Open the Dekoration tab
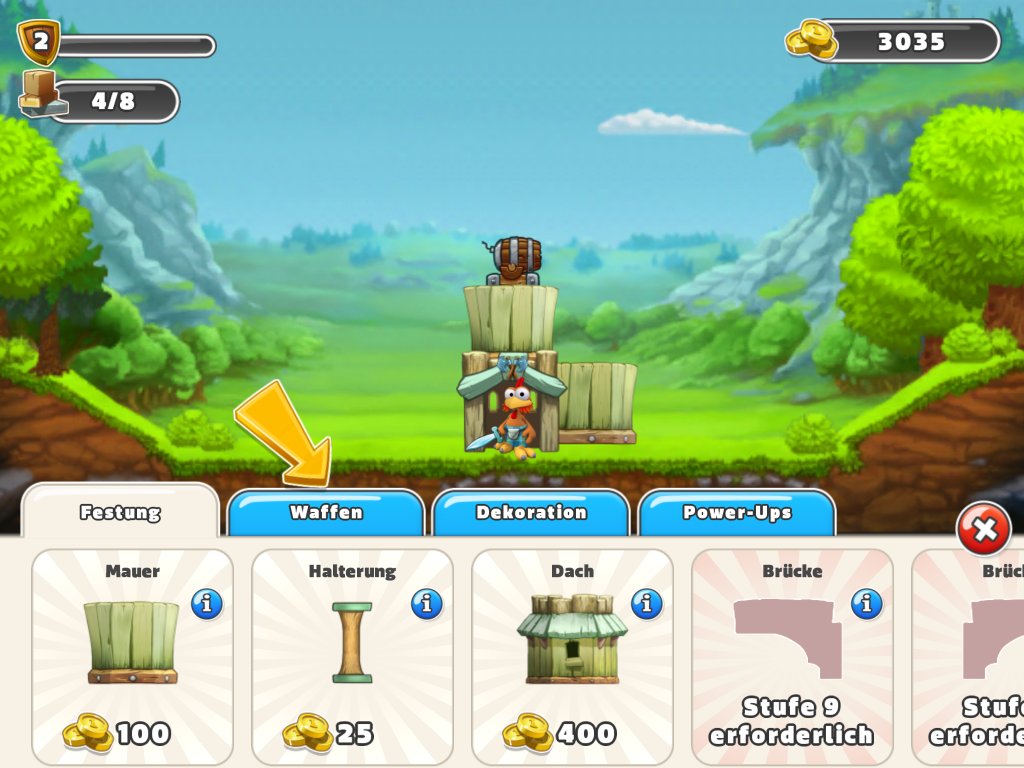 click(531, 513)
